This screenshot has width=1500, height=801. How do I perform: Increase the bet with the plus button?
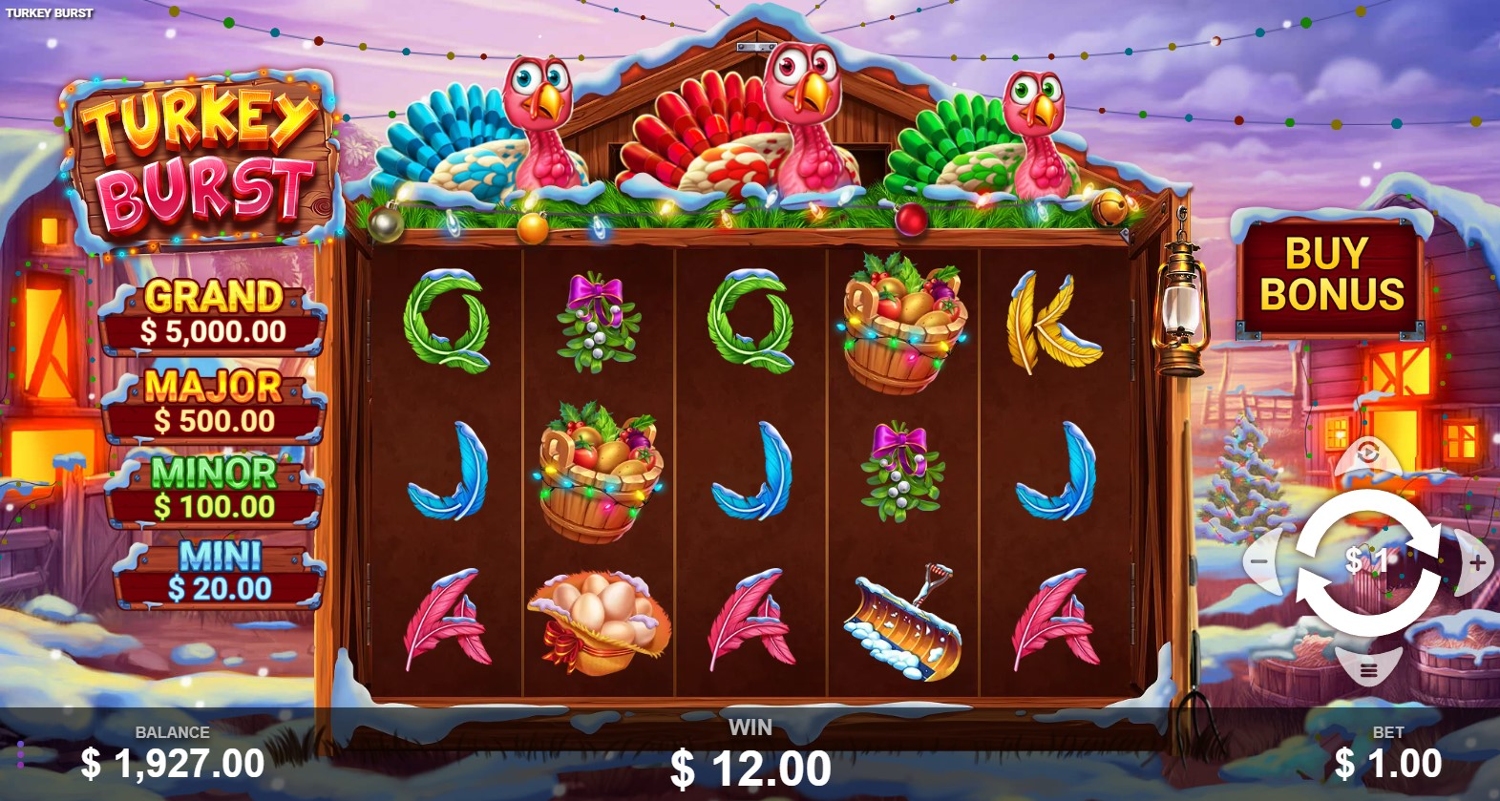pos(1477,562)
